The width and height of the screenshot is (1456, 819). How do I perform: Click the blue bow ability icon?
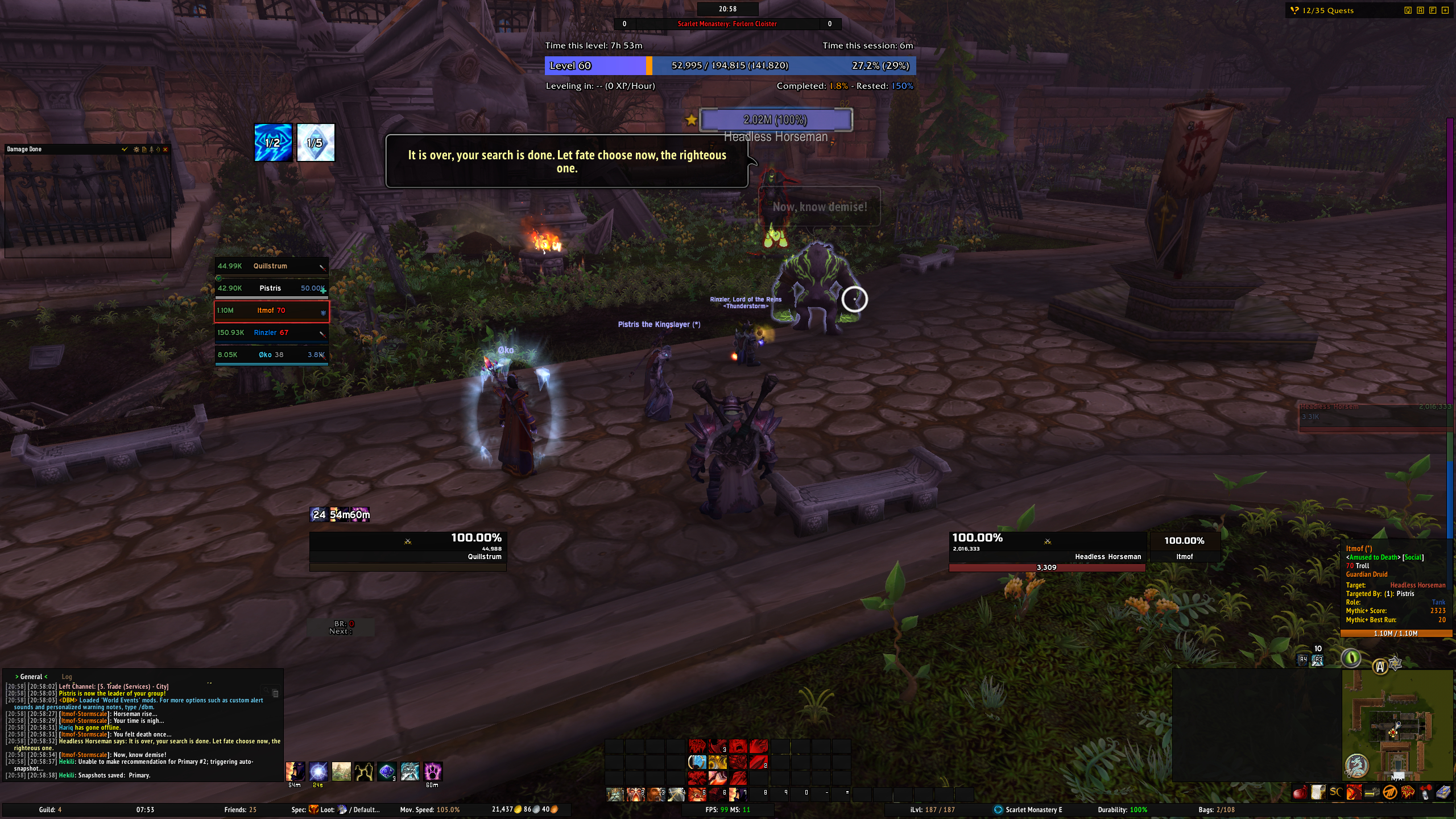point(697,762)
